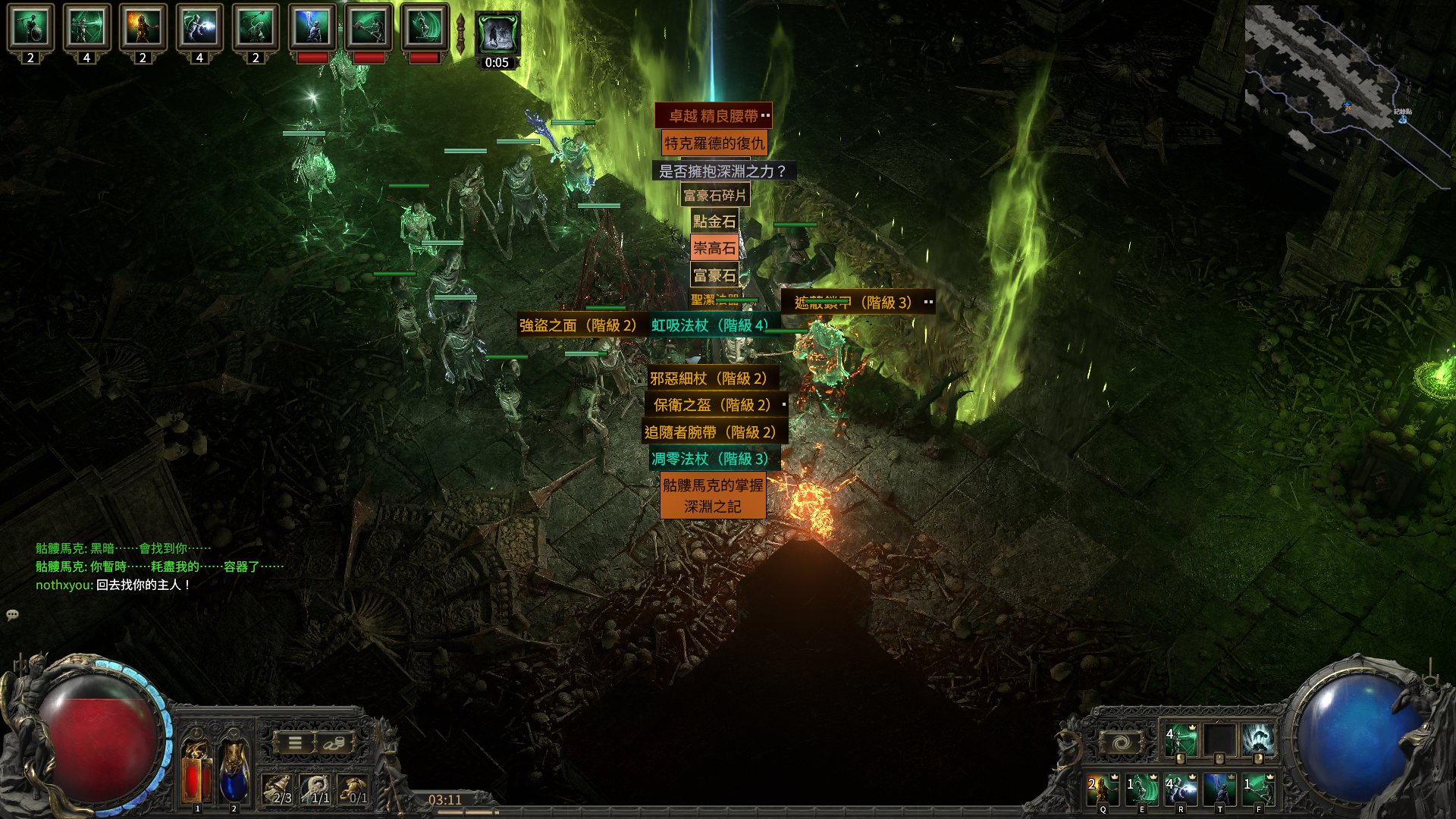Click the swirl portal button

pyautogui.click(x=1122, y=743)
